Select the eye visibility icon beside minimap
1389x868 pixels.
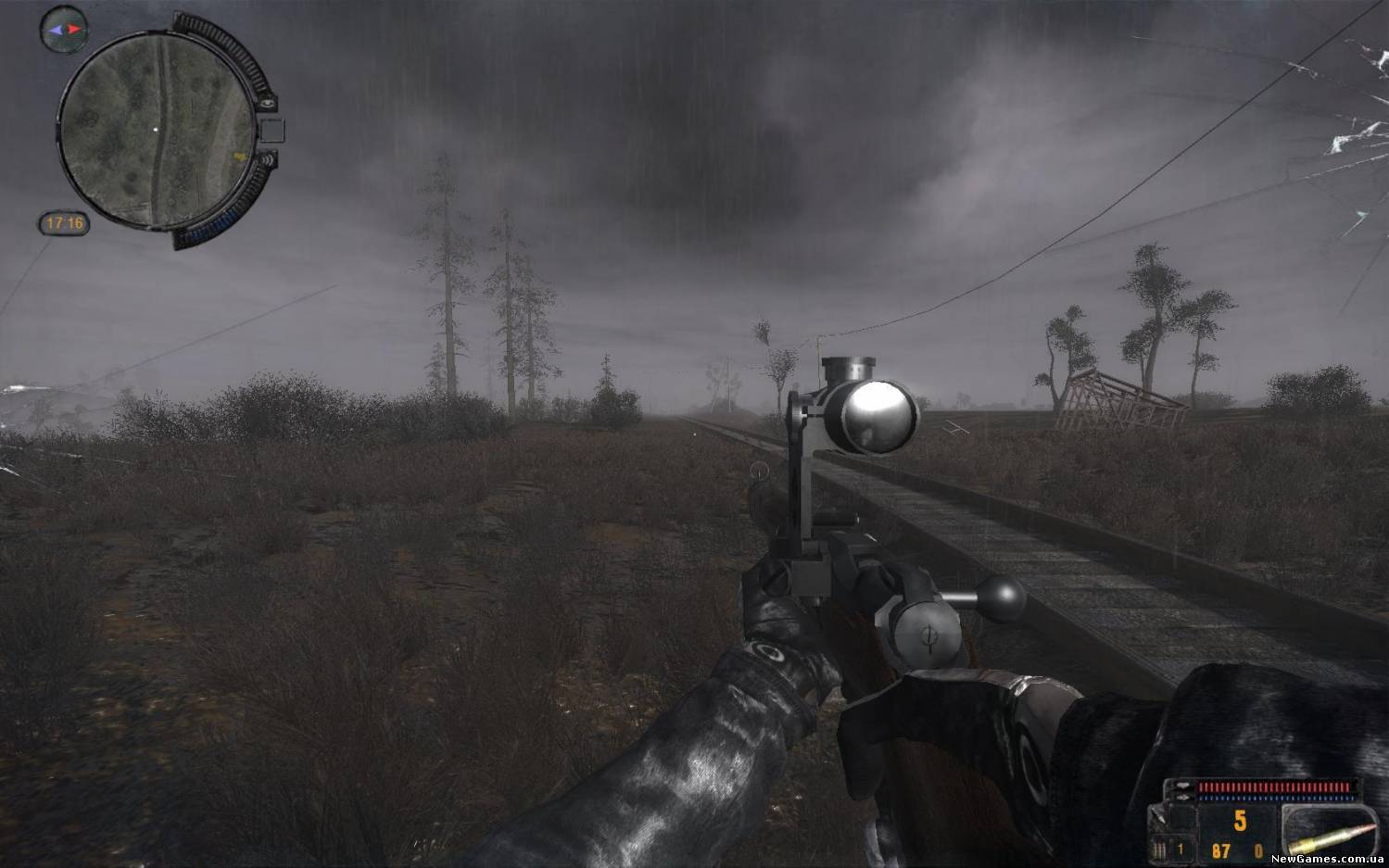268,105
